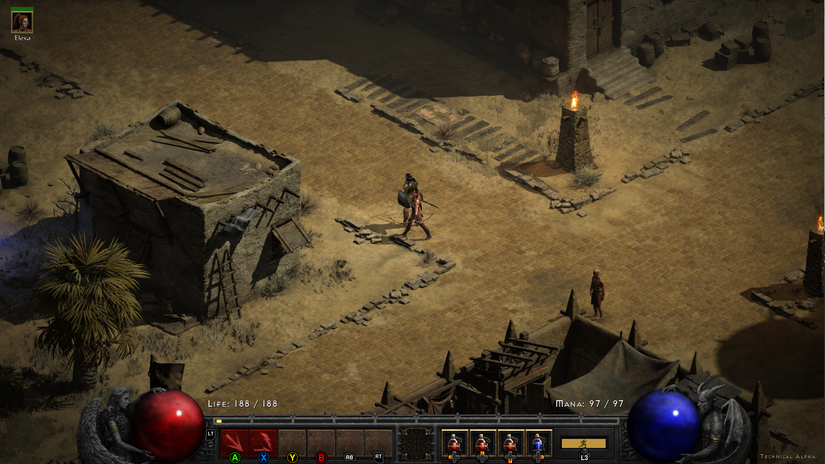This screenshot has width=825, height=464.
Task: Activate the red skill bound to A
Action: click(x=235, y=442)
